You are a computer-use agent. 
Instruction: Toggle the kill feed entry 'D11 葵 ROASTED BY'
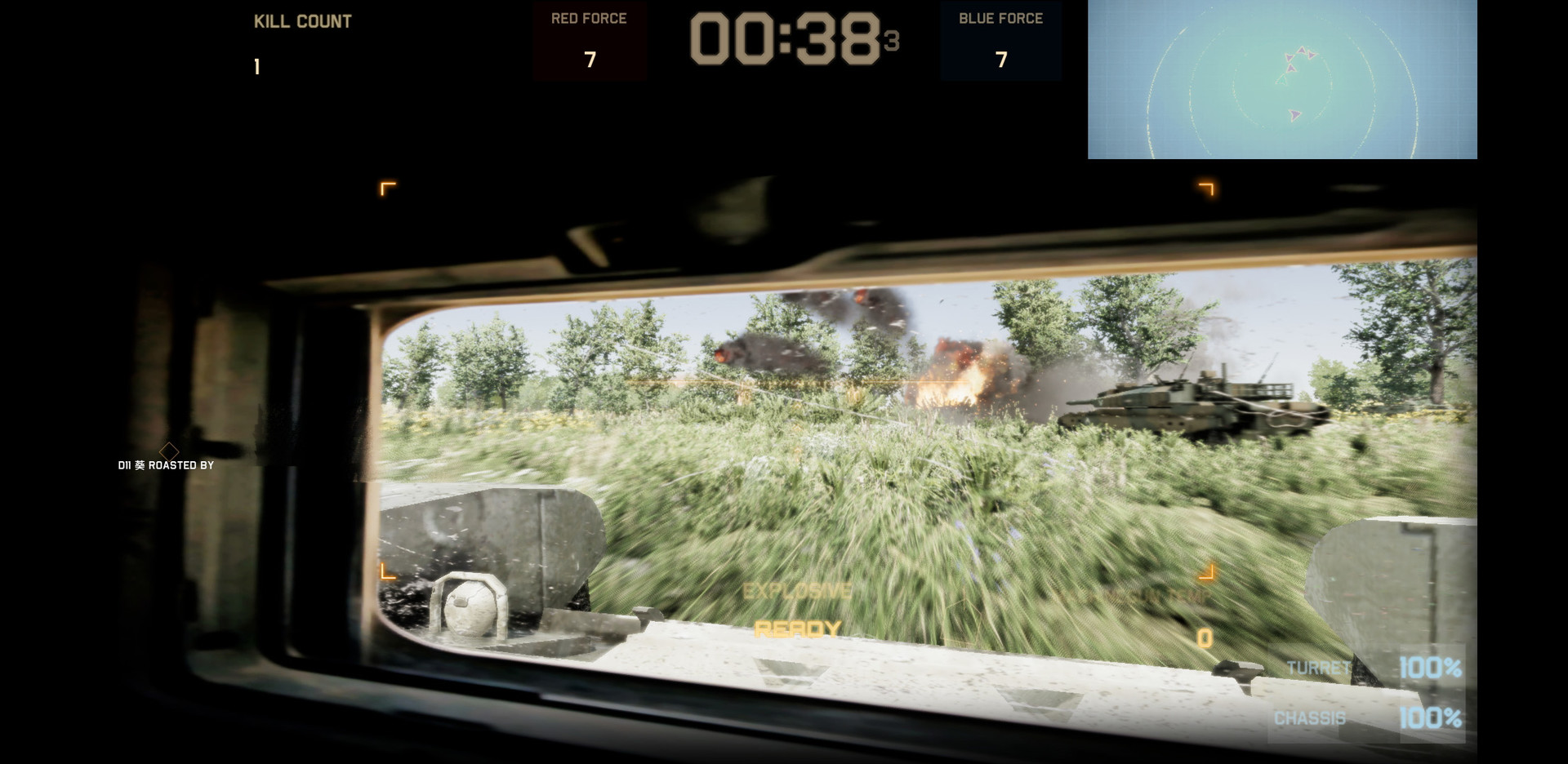pyautogui.click(x=165, y=464)
